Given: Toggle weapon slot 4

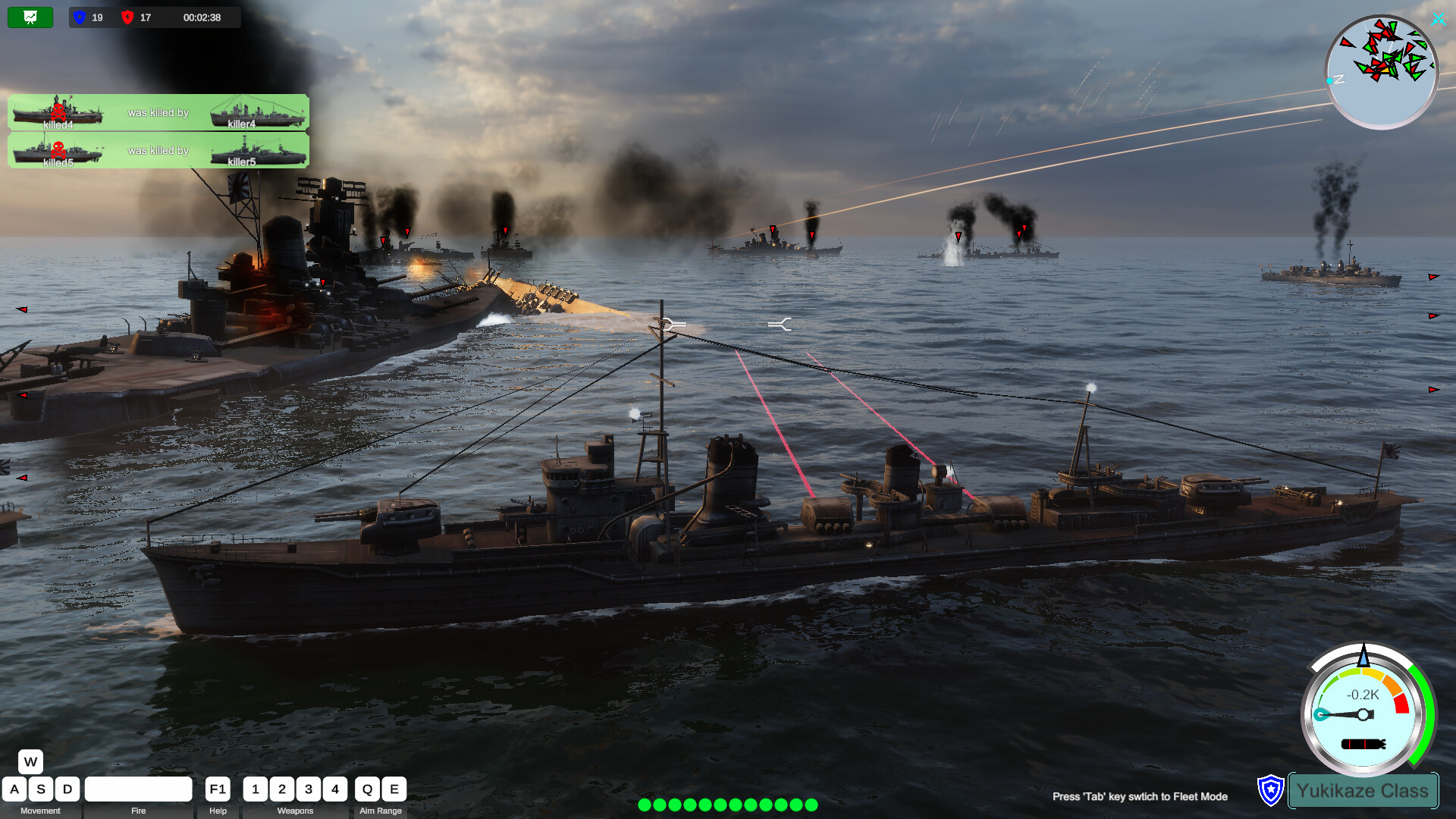Looking at the screenshot, I should point(335,789).
